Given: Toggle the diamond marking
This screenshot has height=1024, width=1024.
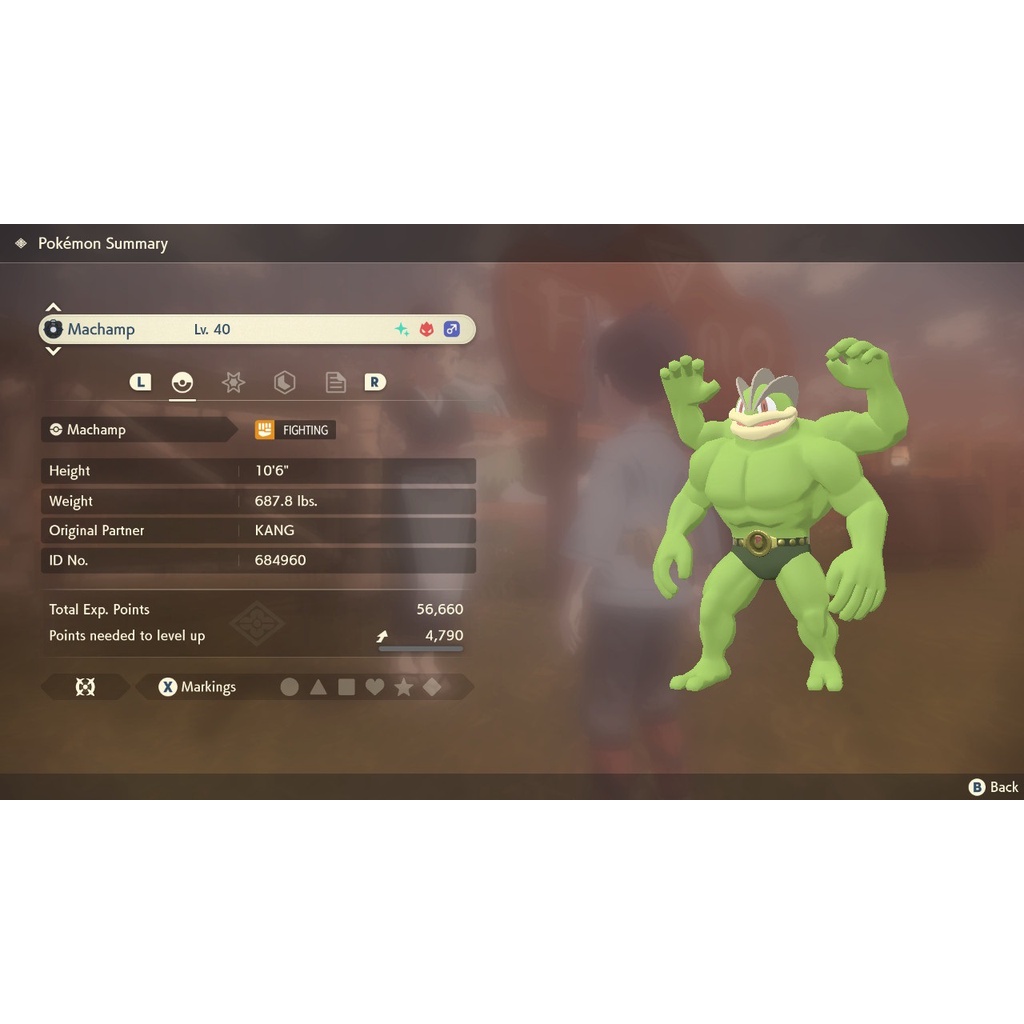Looking at the screenshot, I should (432, 687).
